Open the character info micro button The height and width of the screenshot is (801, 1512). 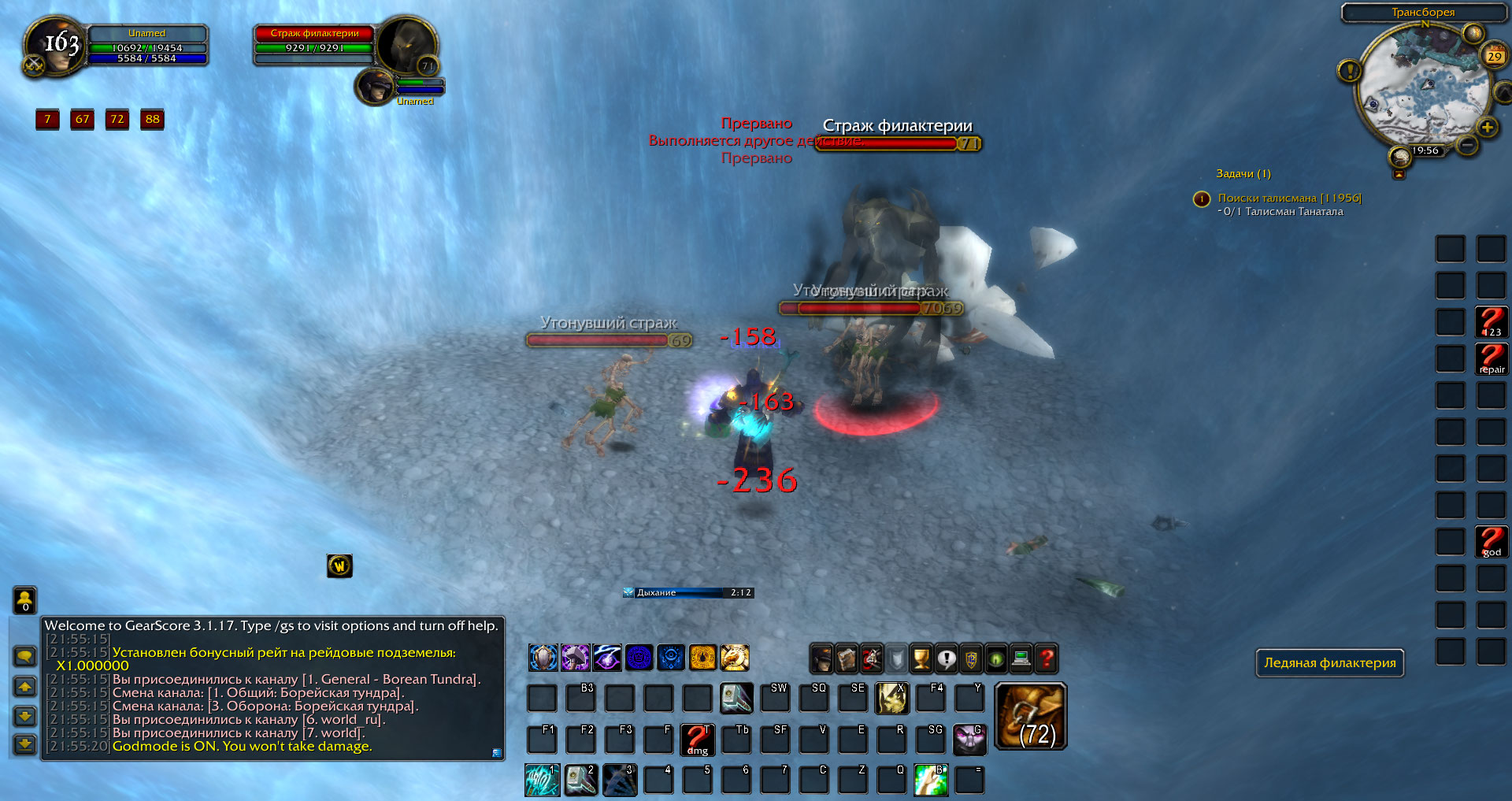click(821, 658)
